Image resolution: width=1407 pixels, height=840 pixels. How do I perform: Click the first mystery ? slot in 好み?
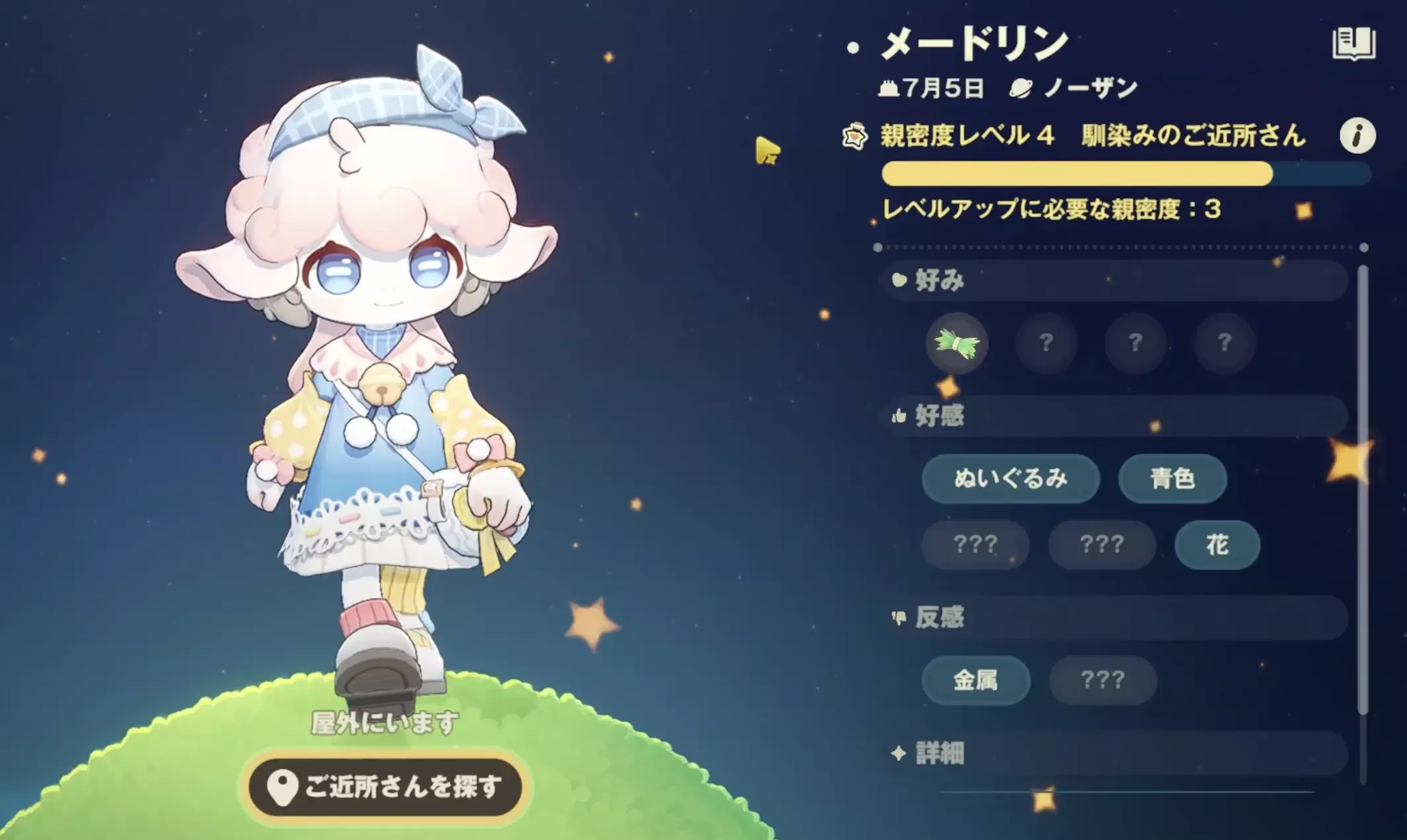[x=1046, y=343]
